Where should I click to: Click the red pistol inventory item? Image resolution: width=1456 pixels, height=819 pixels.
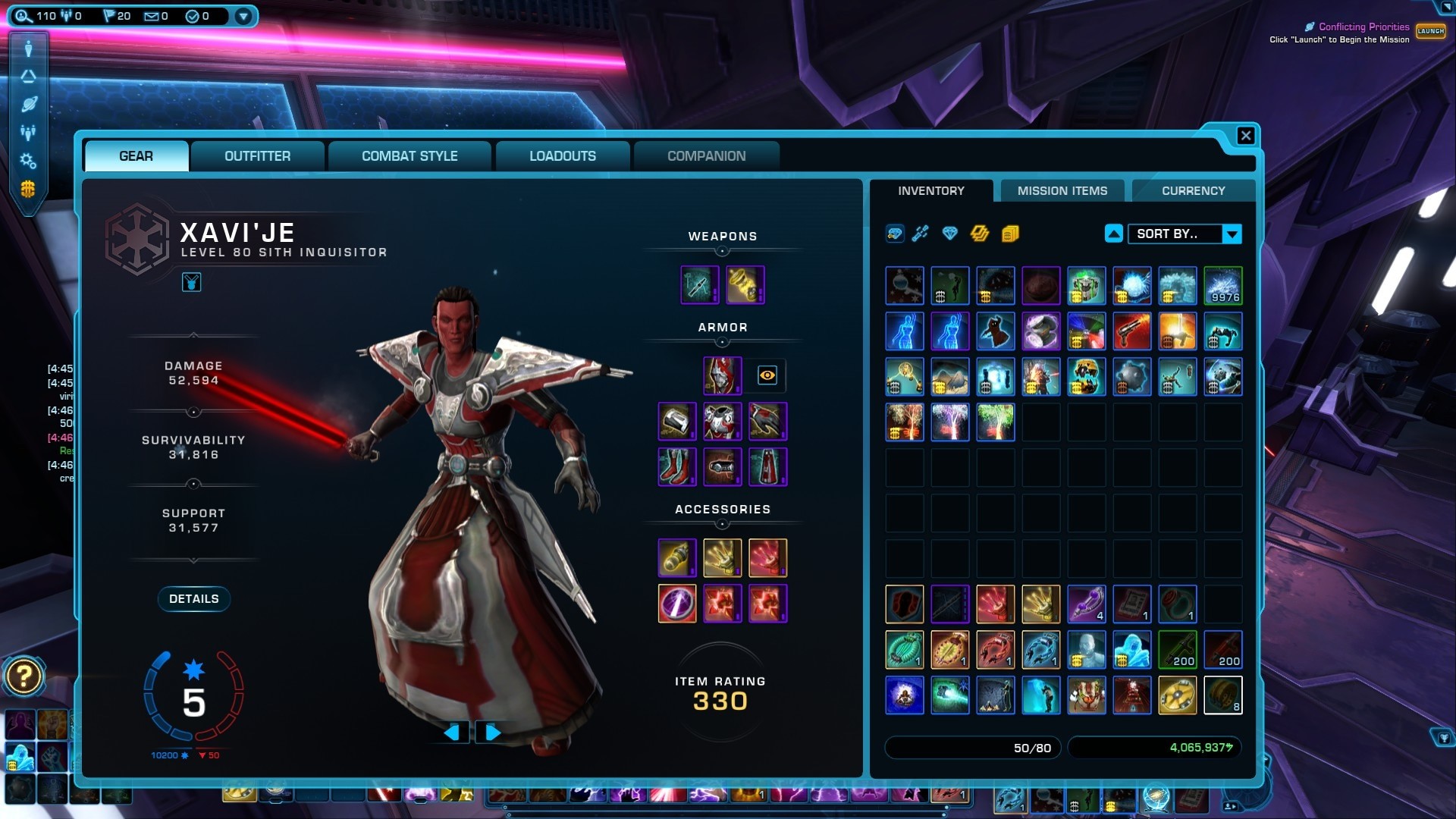tap(1131, 331)
